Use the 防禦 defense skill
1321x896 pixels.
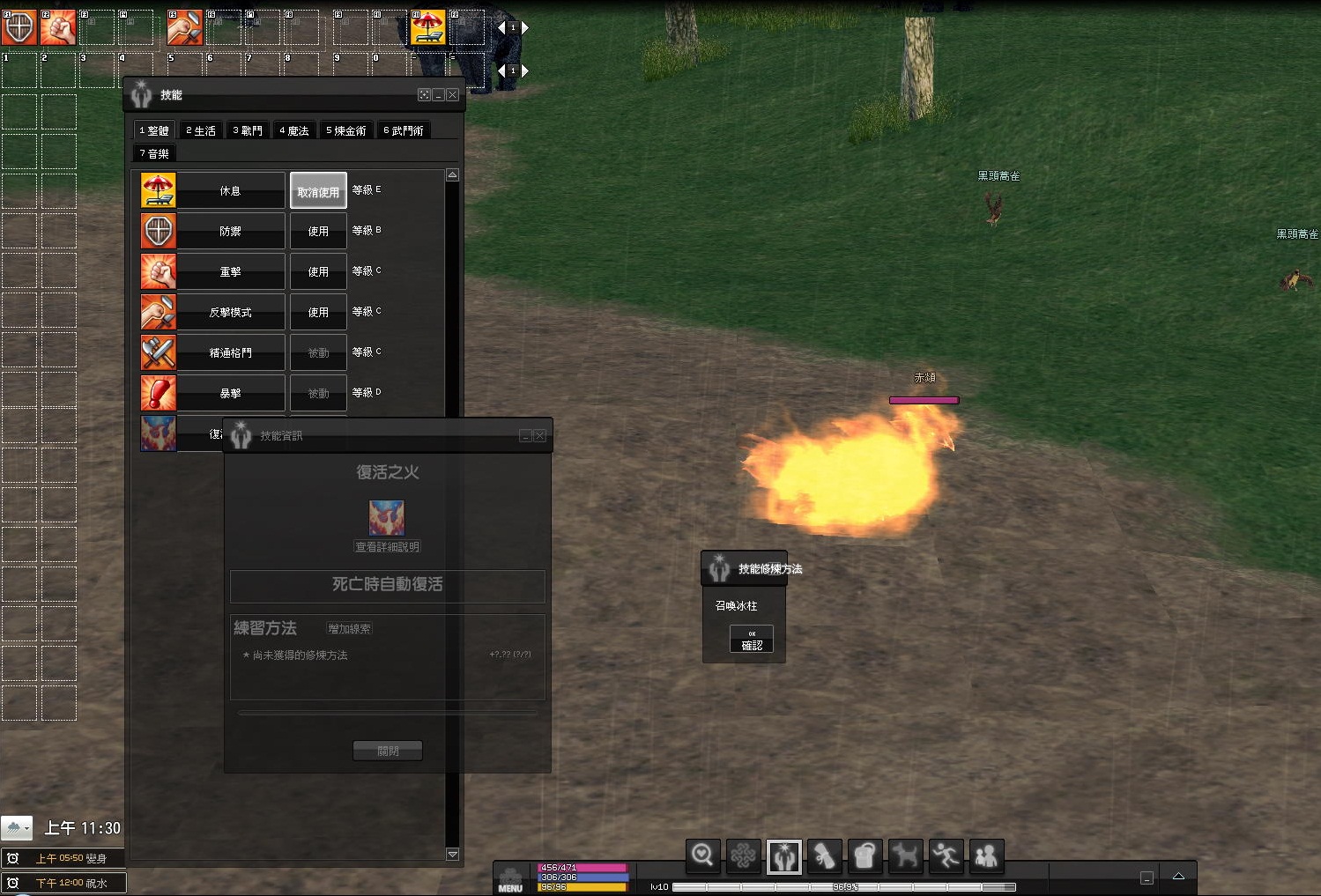(x=318, y=232)
